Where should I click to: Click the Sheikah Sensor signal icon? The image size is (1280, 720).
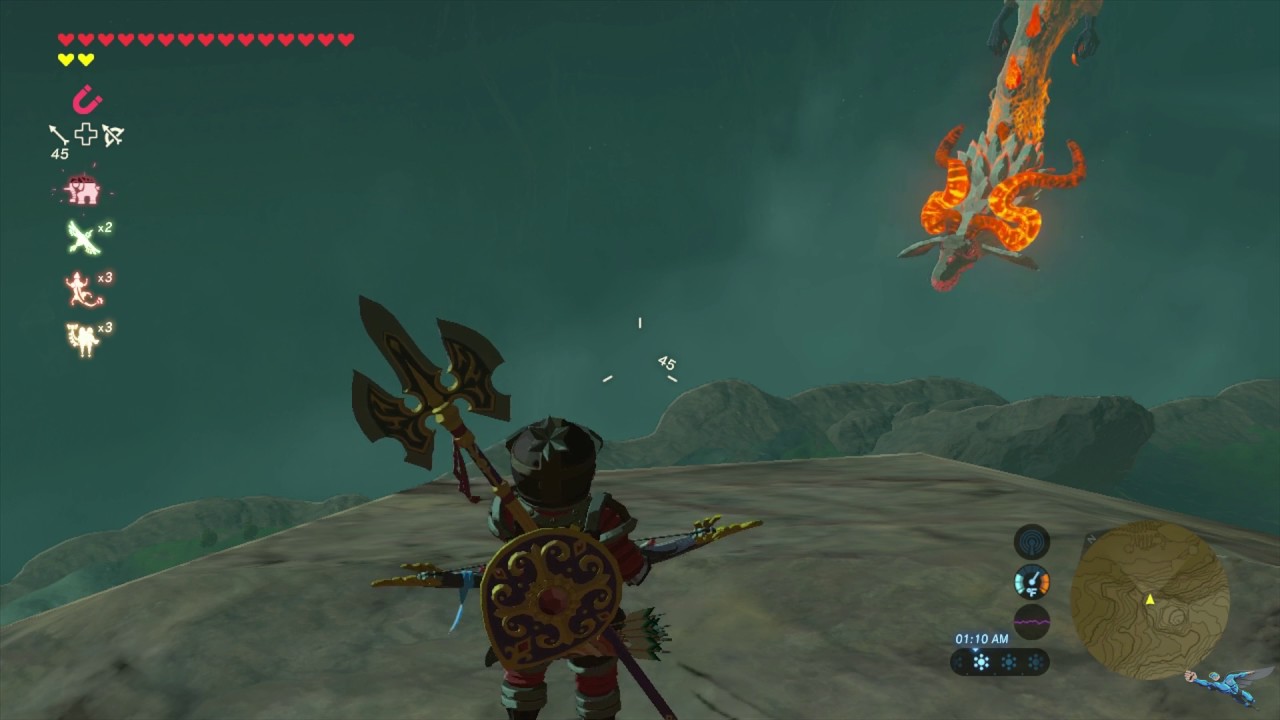pos(1031,542)
